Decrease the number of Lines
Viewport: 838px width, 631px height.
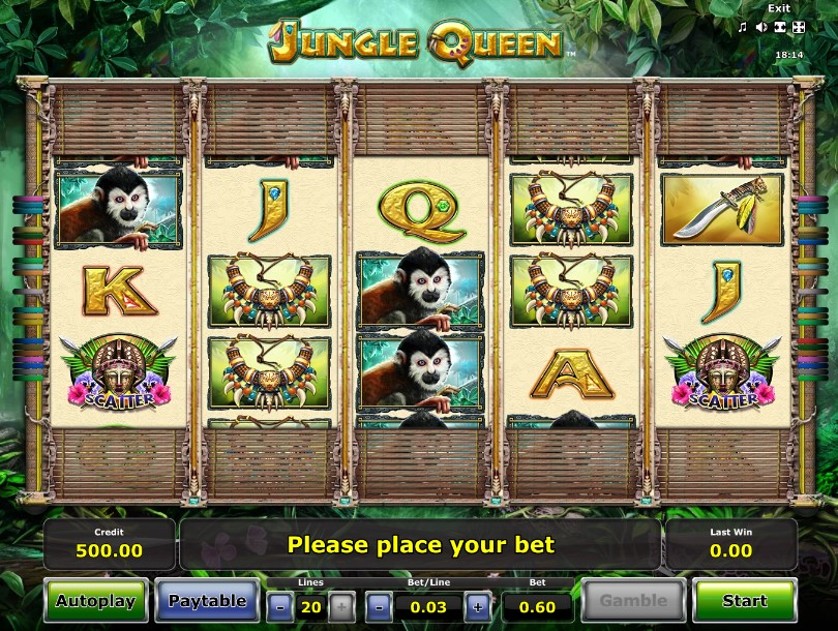(281, 606)
